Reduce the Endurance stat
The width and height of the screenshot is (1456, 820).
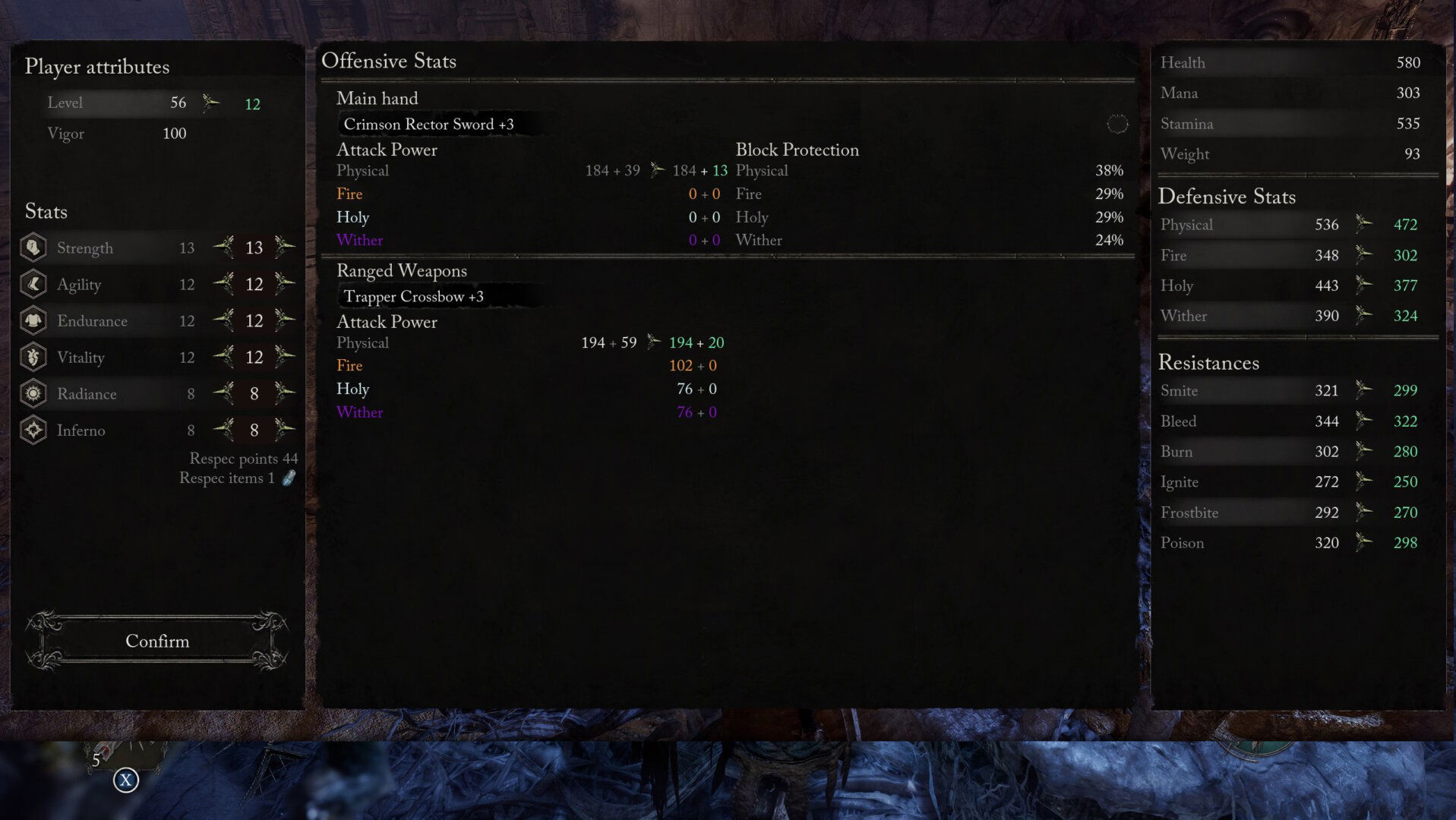tap(224, 320)
